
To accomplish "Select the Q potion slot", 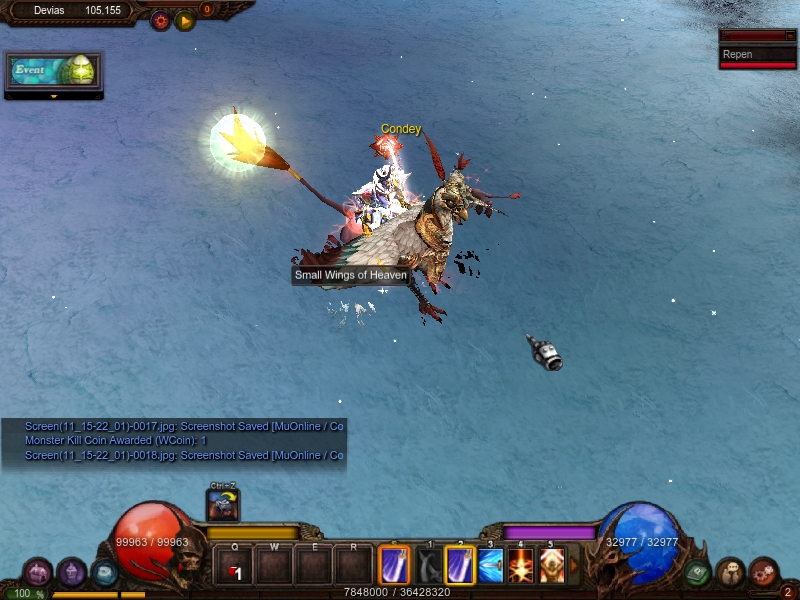I will pos(234,566).
